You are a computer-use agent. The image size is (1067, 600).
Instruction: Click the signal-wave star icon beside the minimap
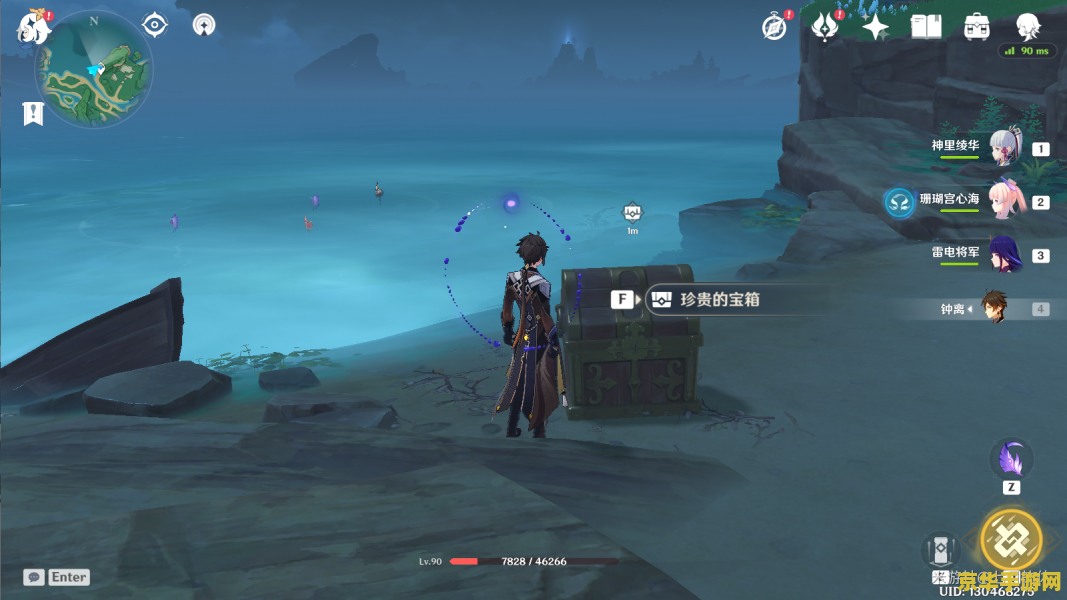point(204,24)
